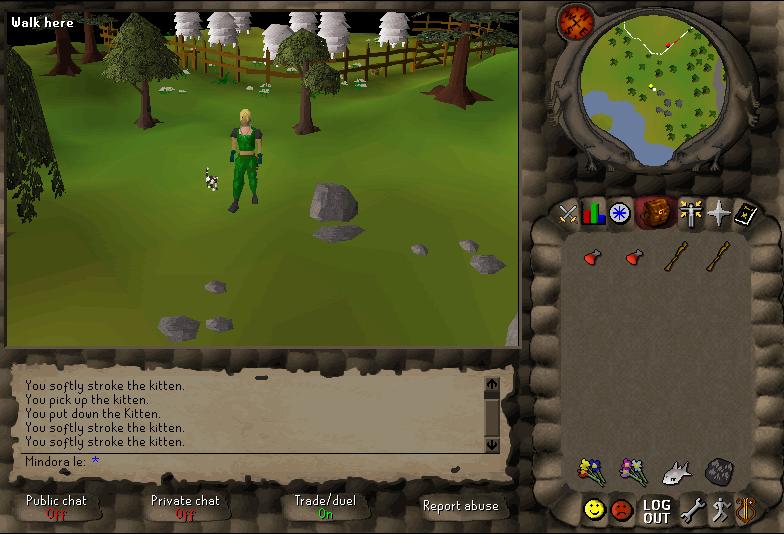Toggle the Public chat filter
Screen dimensions: 784x534
(x=56, y=506)
